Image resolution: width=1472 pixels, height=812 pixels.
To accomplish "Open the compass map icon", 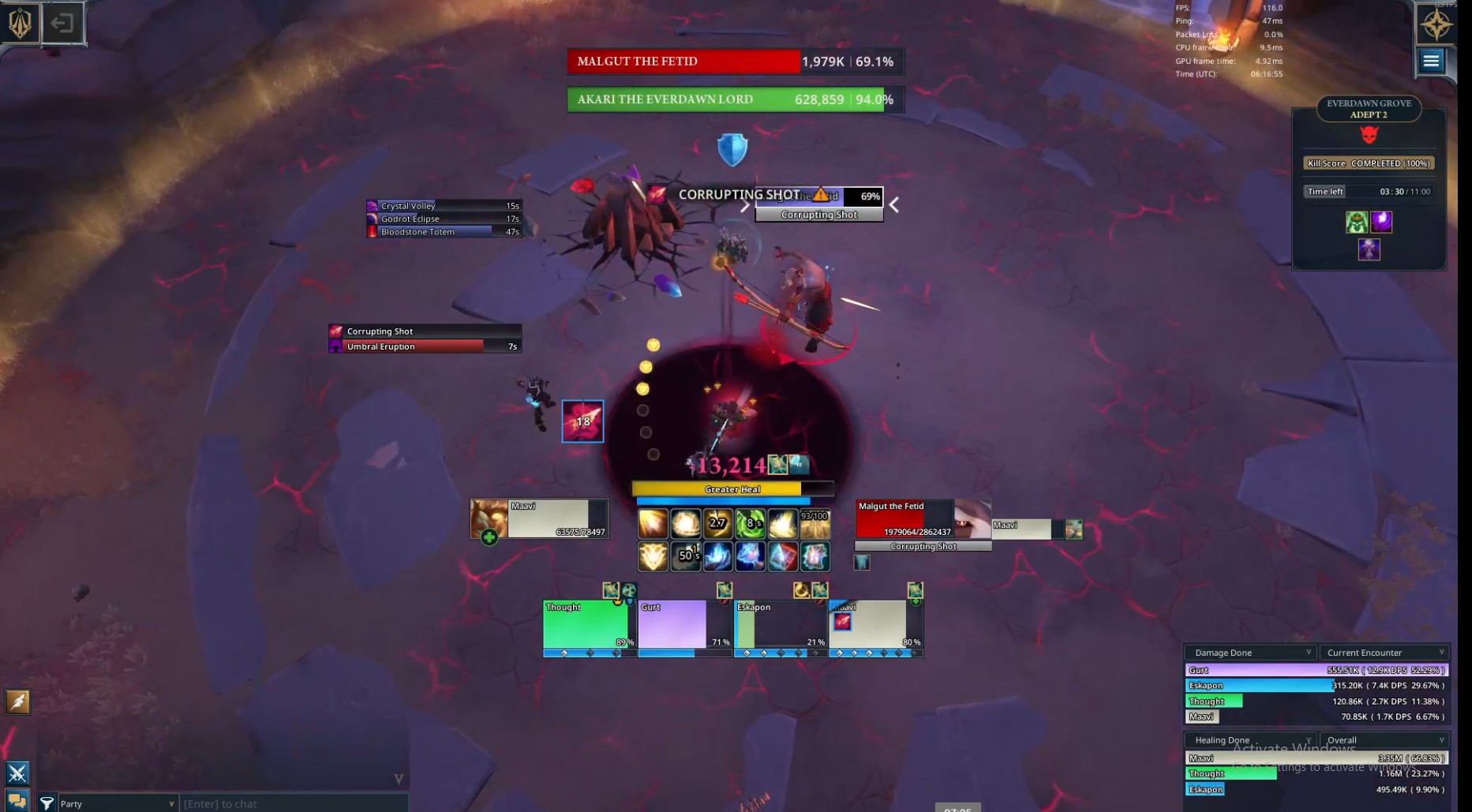I will (1436, 24).
